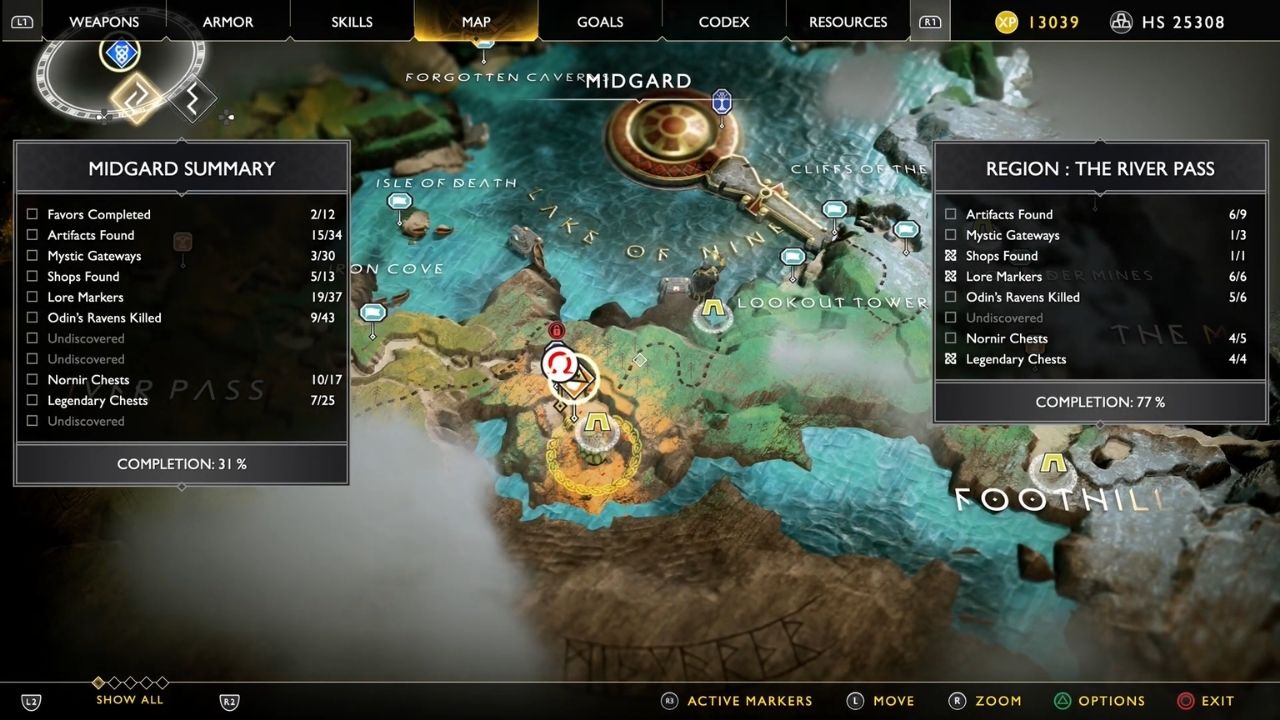
Task: Switch to the Resources tab
Action: tap(848, 22)
